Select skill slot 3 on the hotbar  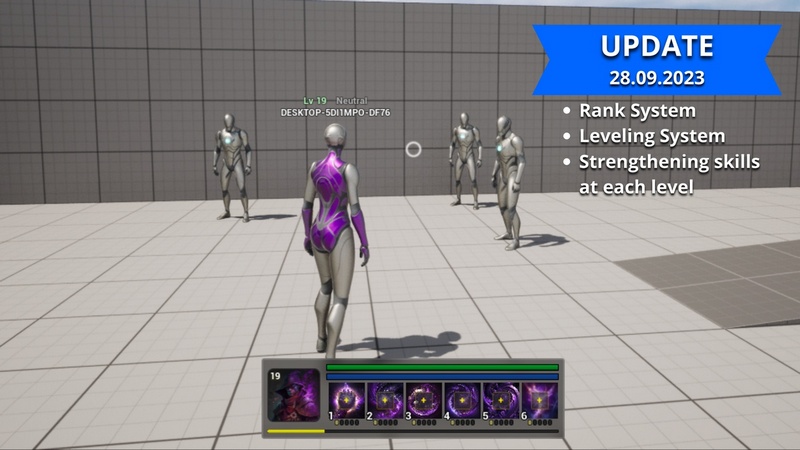[424, 399]
